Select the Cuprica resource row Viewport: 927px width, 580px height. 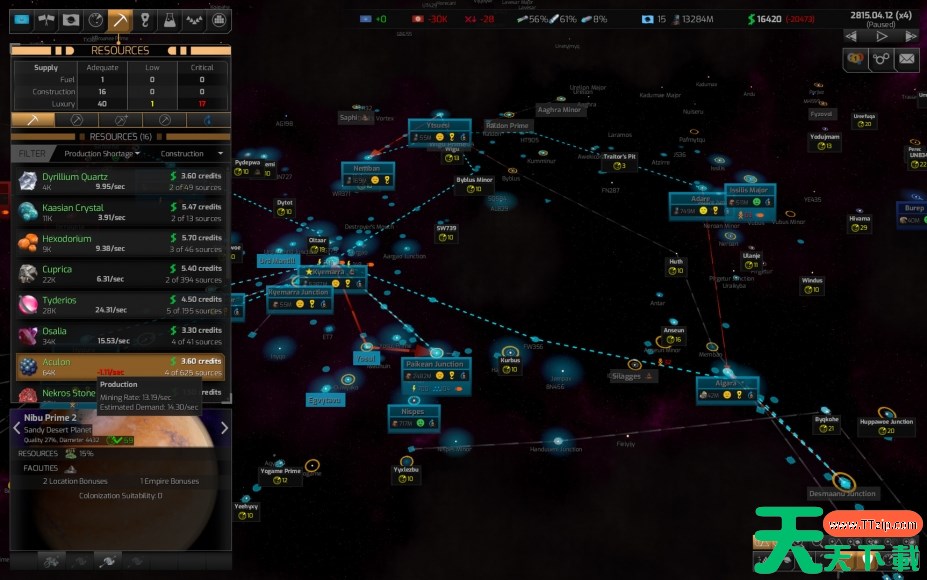click(120, 274)
